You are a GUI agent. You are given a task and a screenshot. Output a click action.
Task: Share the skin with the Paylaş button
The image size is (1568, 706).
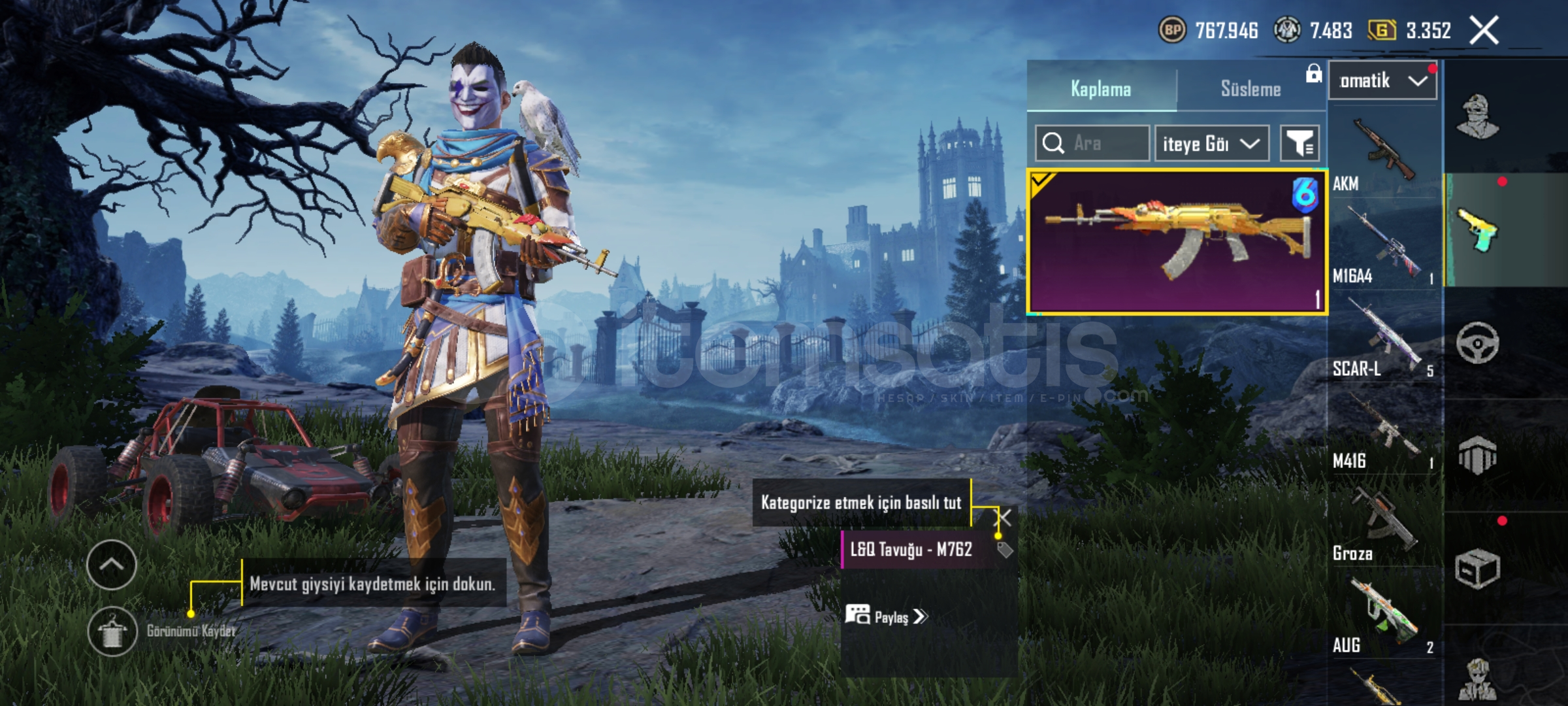886,616
